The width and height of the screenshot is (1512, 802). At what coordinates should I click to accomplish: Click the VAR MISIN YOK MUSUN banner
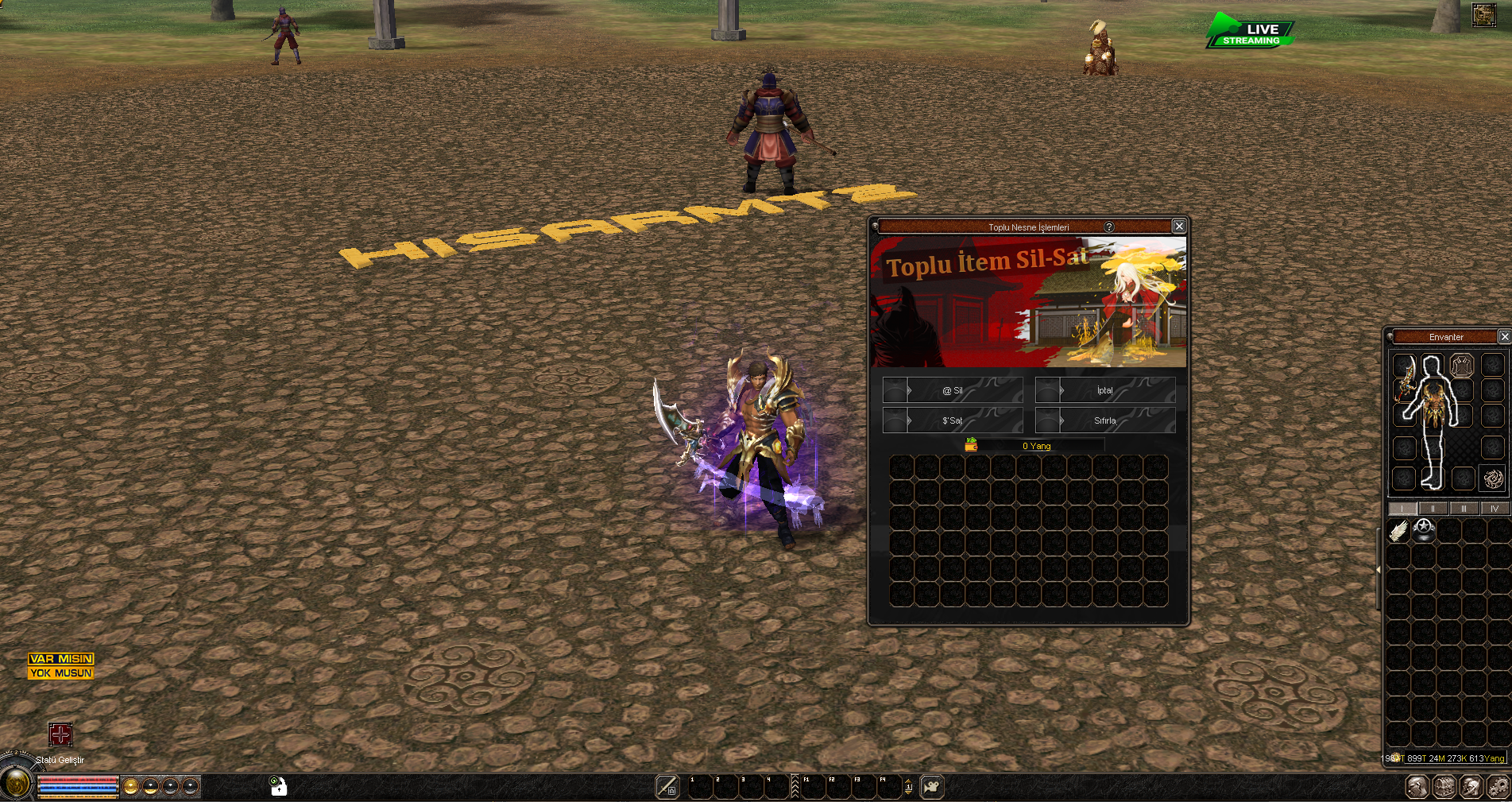coord(61,666)
